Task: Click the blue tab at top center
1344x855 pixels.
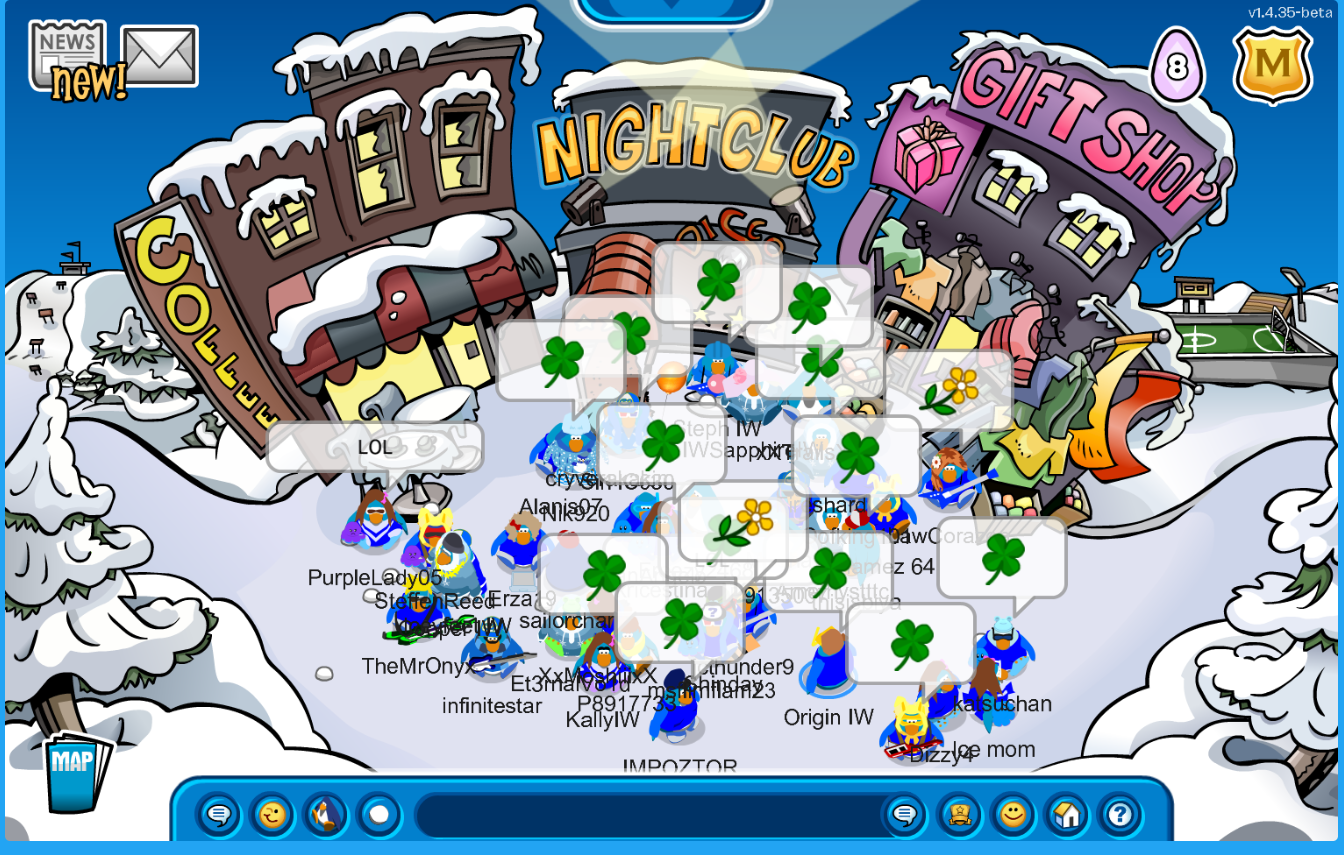Action: (x=670, y=8)
